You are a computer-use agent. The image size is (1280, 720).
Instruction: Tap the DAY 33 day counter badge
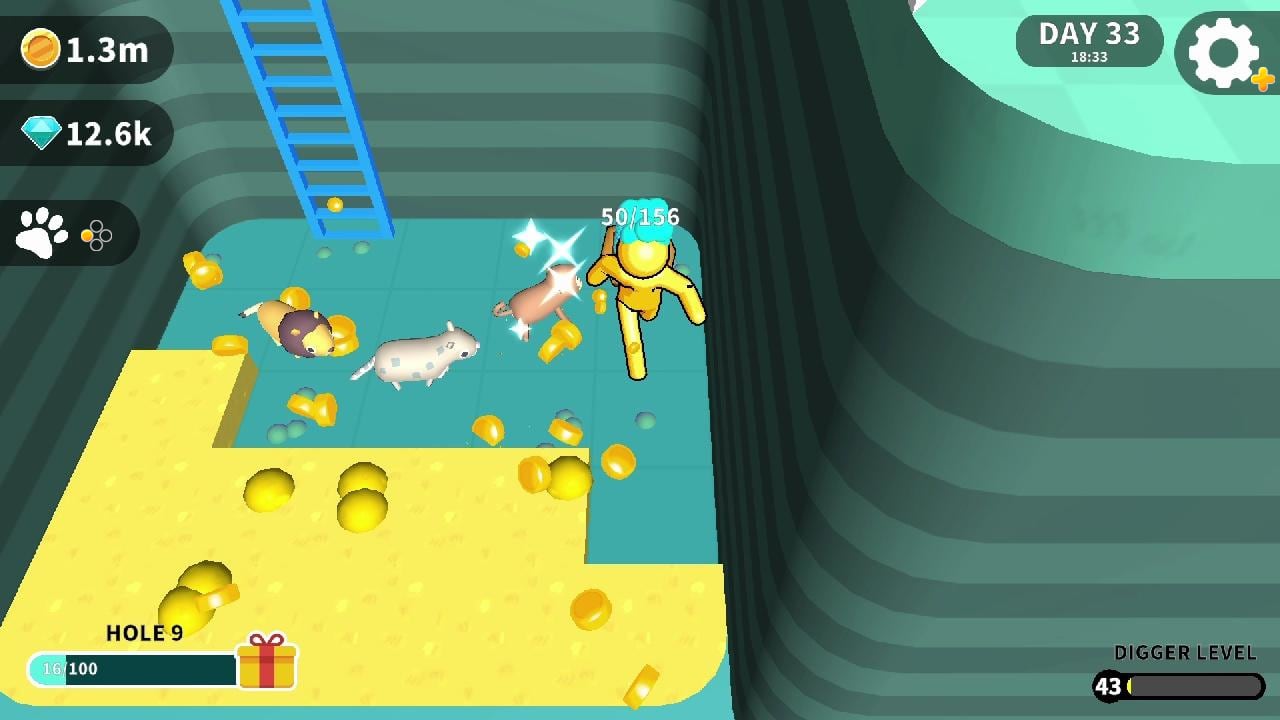pos(1089,40)
